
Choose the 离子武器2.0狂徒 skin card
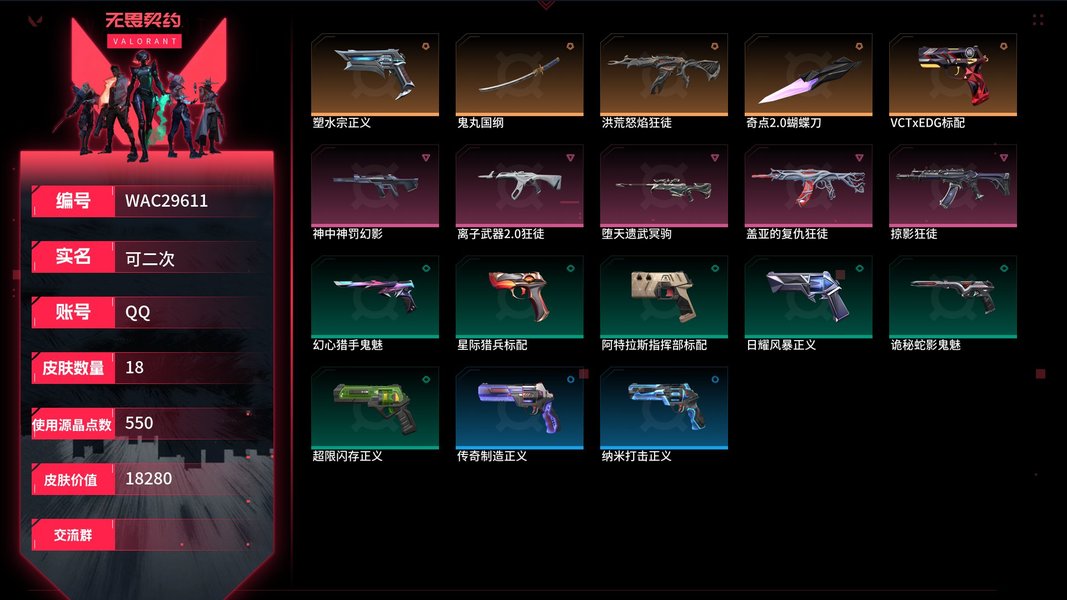(519, 185)
